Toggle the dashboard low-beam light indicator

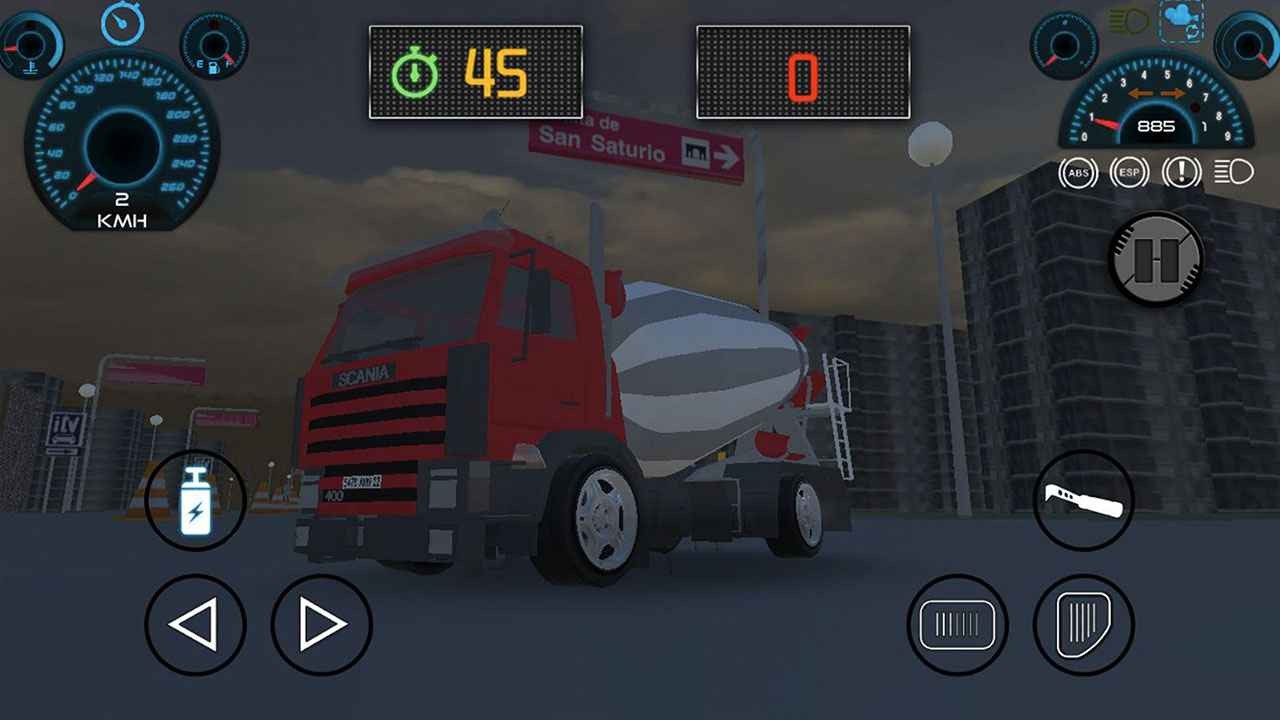click(1233, 171)
